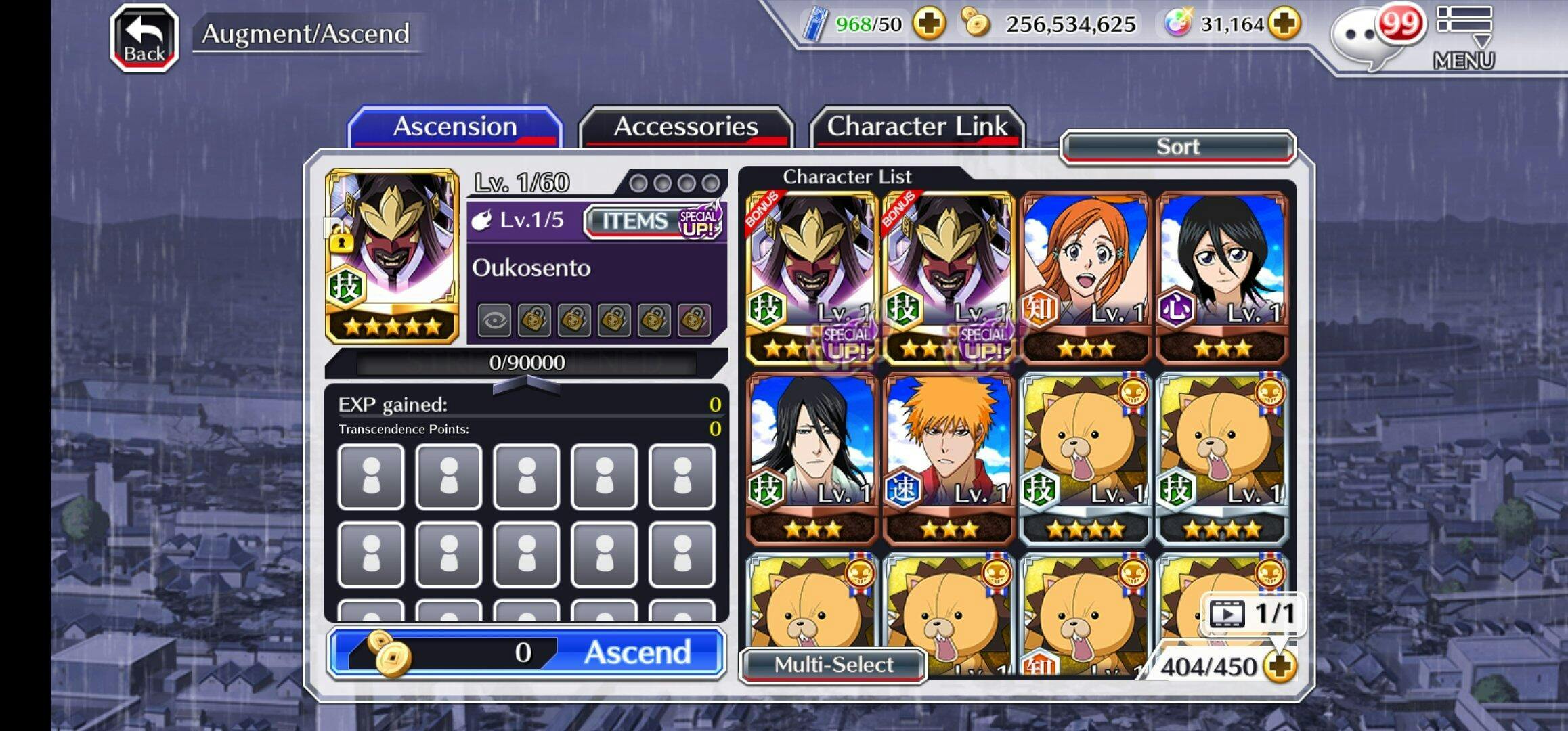Expand character storage at 404/450
This screenshot has width=1568, height=731.
coord(1280,667)
